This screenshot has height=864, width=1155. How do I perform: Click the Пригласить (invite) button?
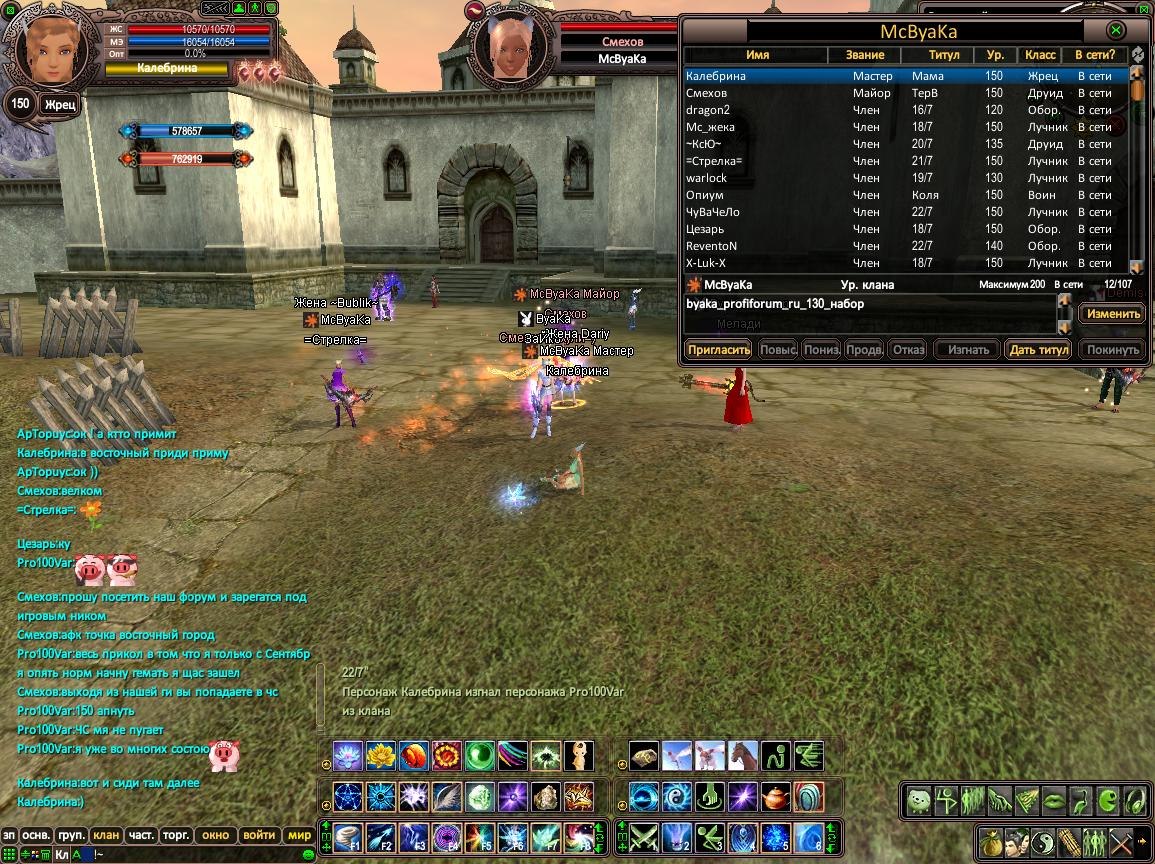point(718,350)
